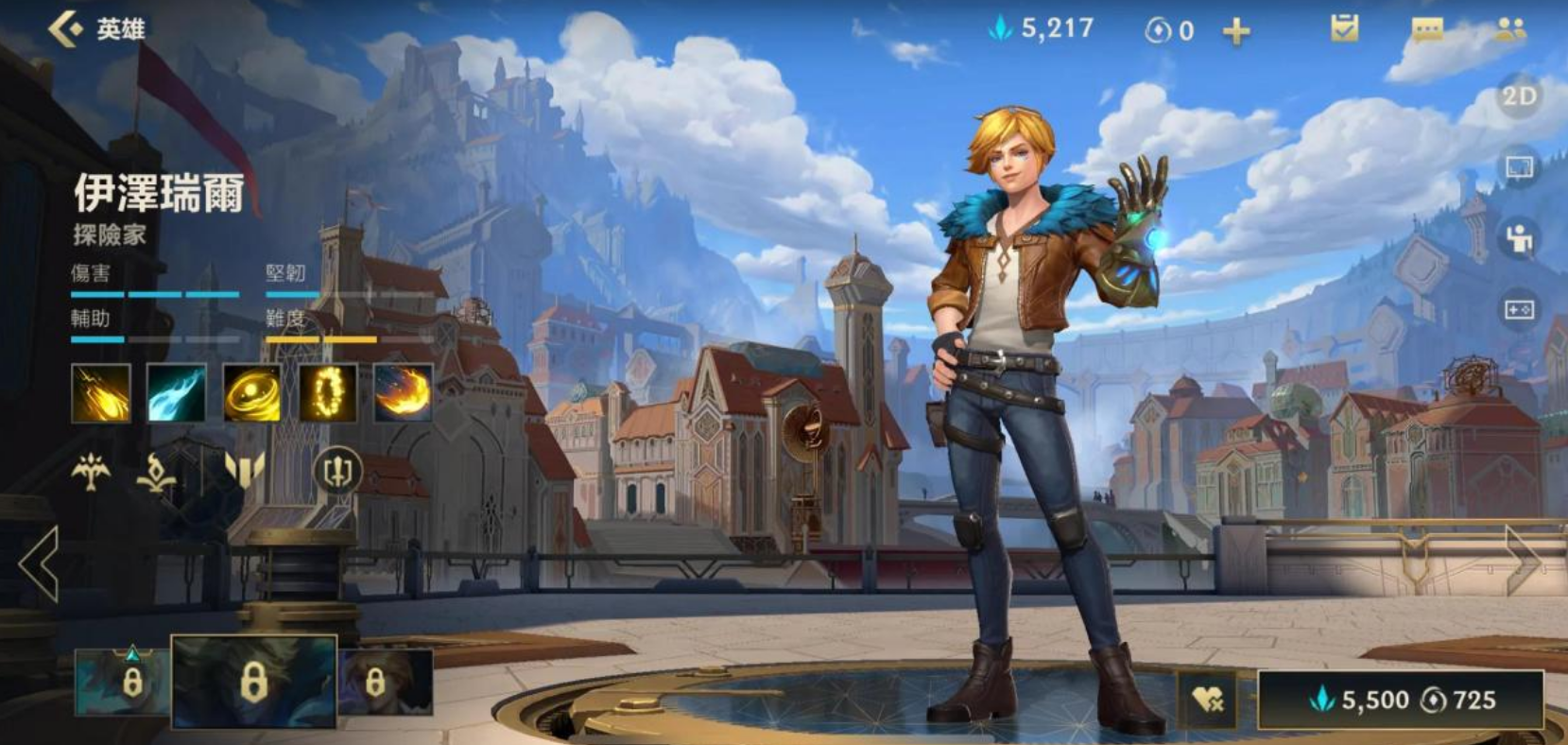Show the next champion with right arrow
The image size is (1568, 745).
pos(1522,561)
